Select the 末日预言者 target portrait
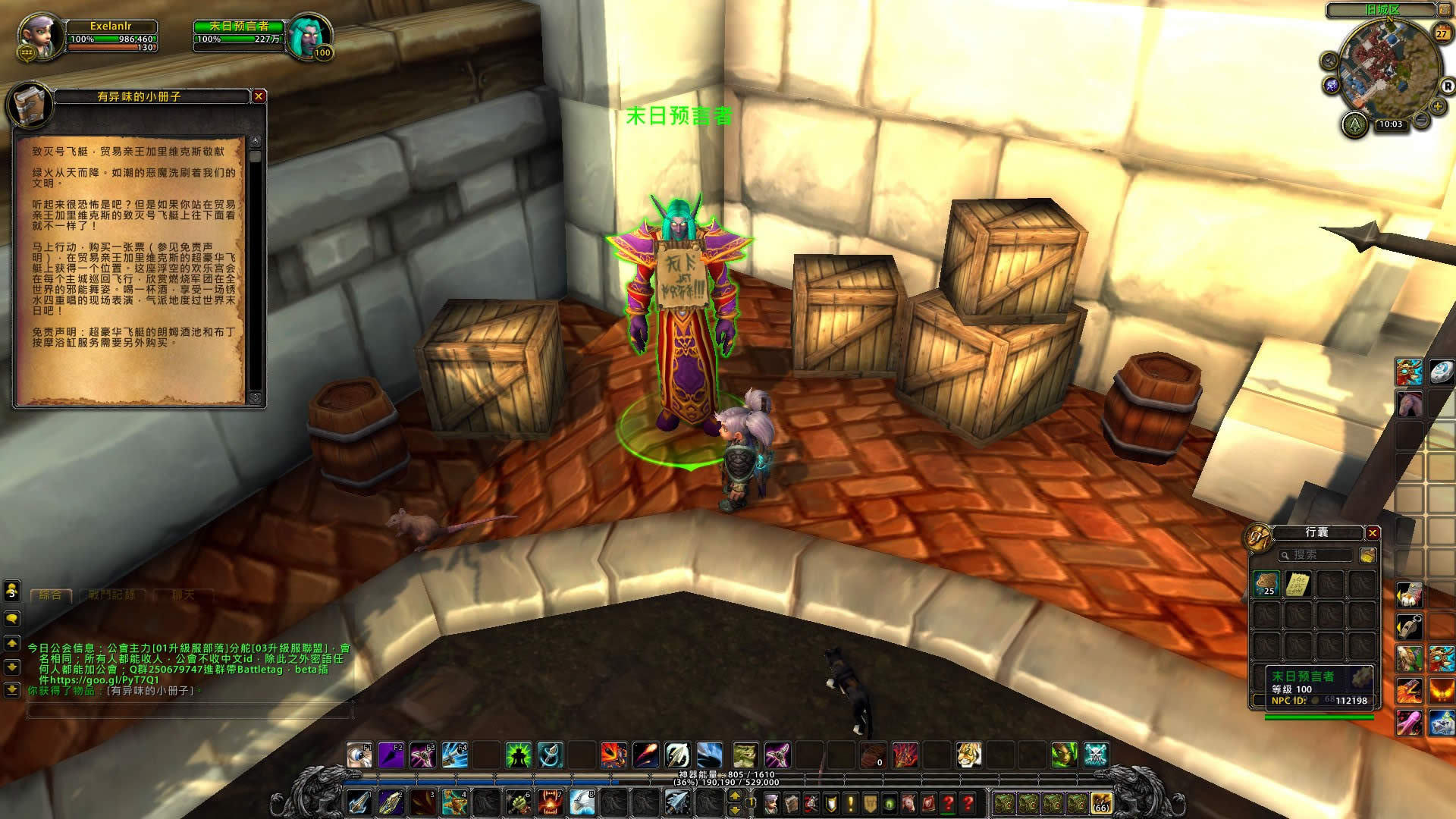This screenshot has width=1456, height=819. pos(309,35)
